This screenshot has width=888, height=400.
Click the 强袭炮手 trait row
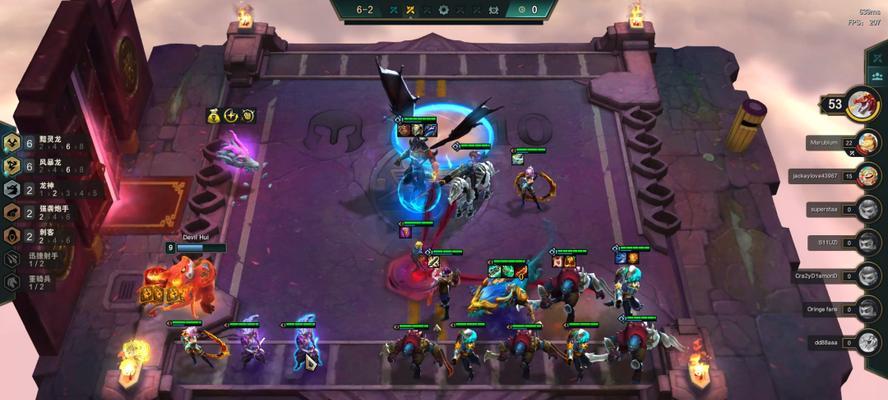[40, 211]
